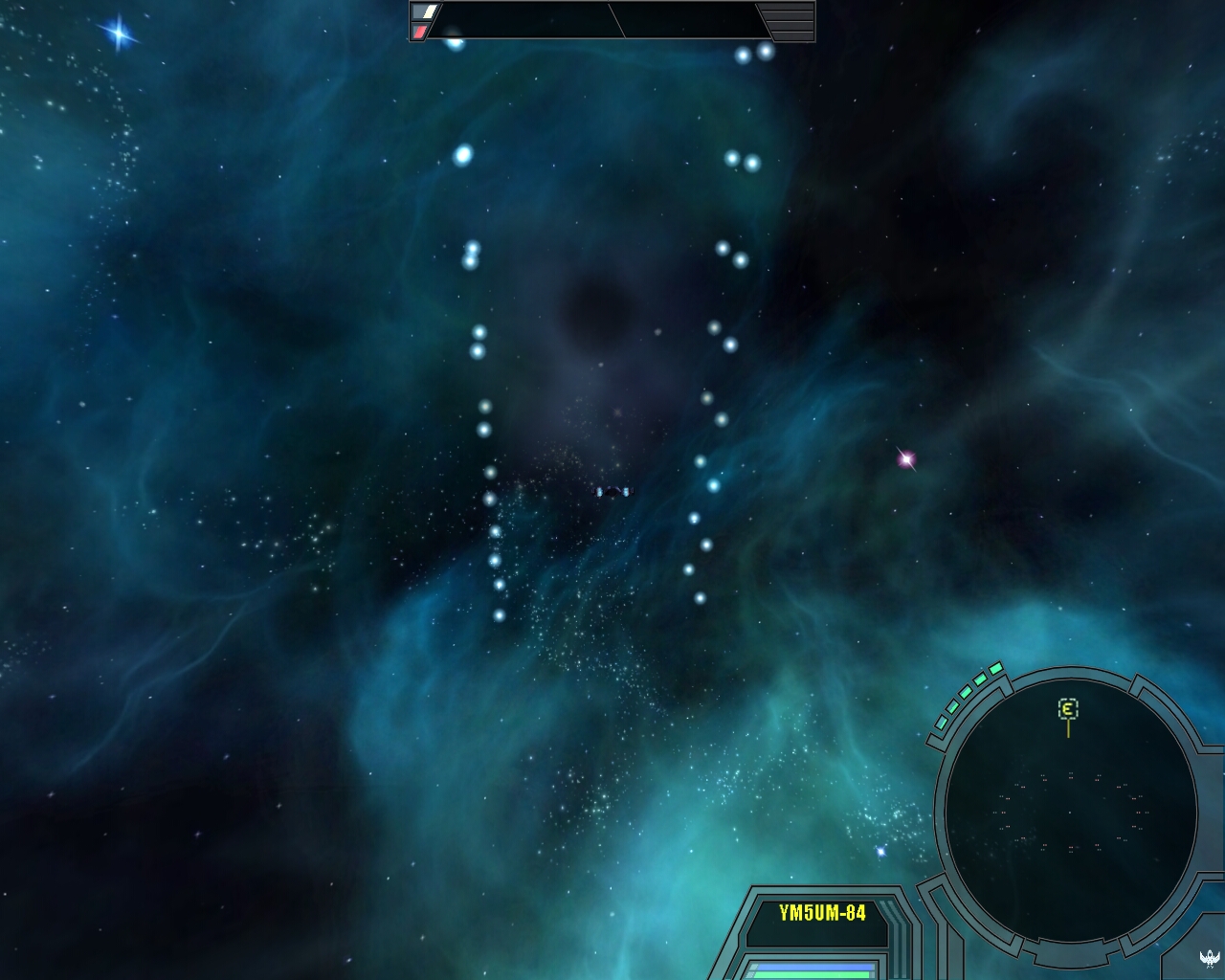
Task: Select the YM5UM-84 name panel
Action: pyautogui.click(x=822, y=913)
